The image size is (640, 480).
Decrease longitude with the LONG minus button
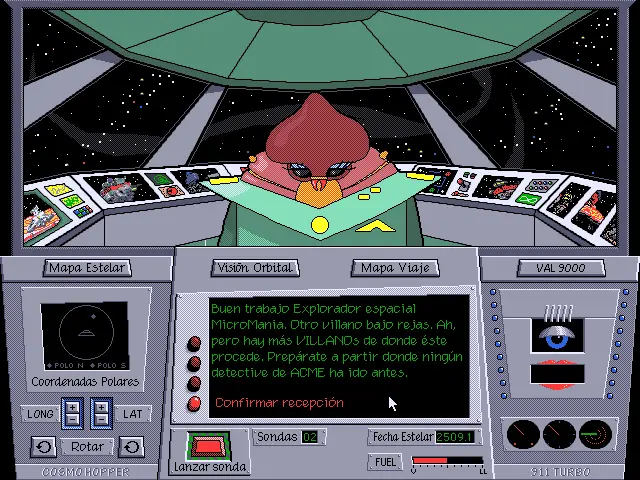(x=71, y=420)
